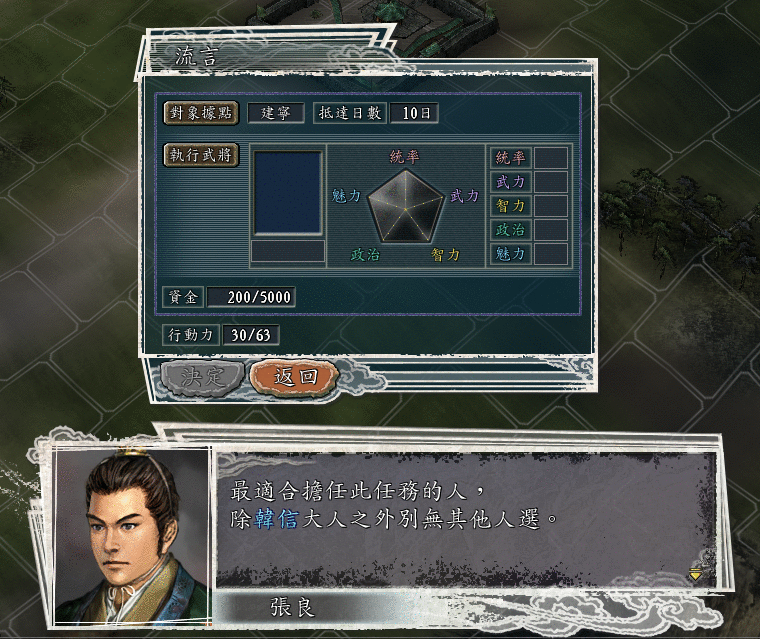Go back with the 返回 button

pos(294,376)
